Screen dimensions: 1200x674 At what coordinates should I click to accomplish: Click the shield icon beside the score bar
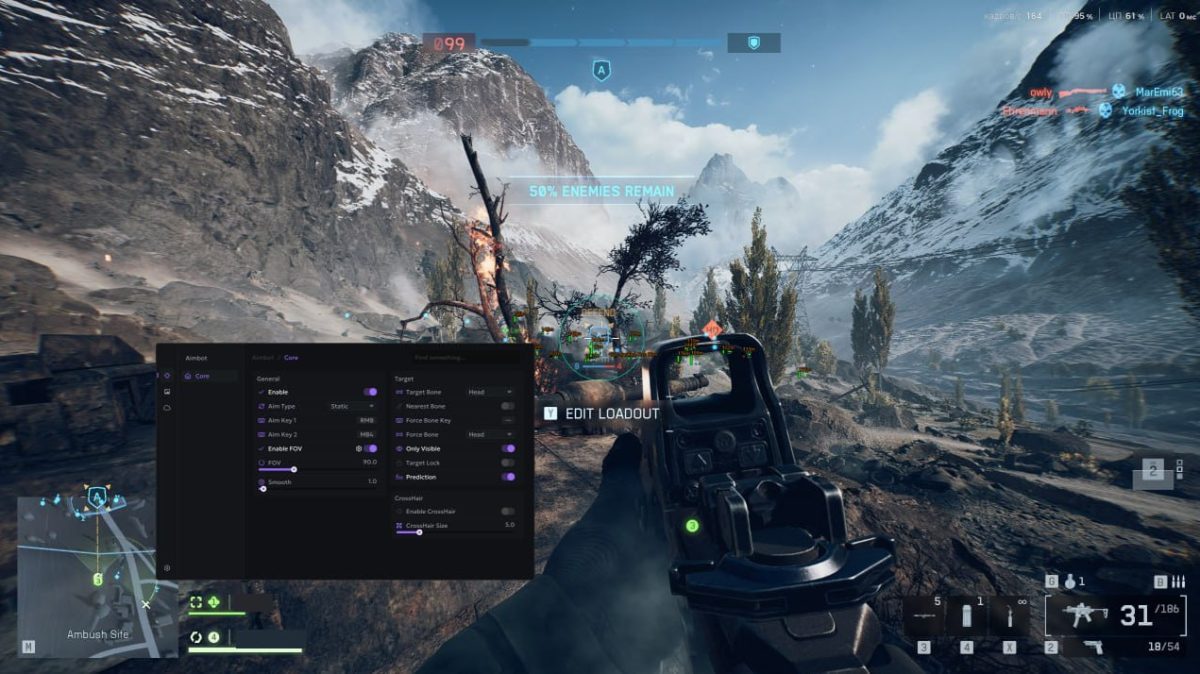point(754,43)
